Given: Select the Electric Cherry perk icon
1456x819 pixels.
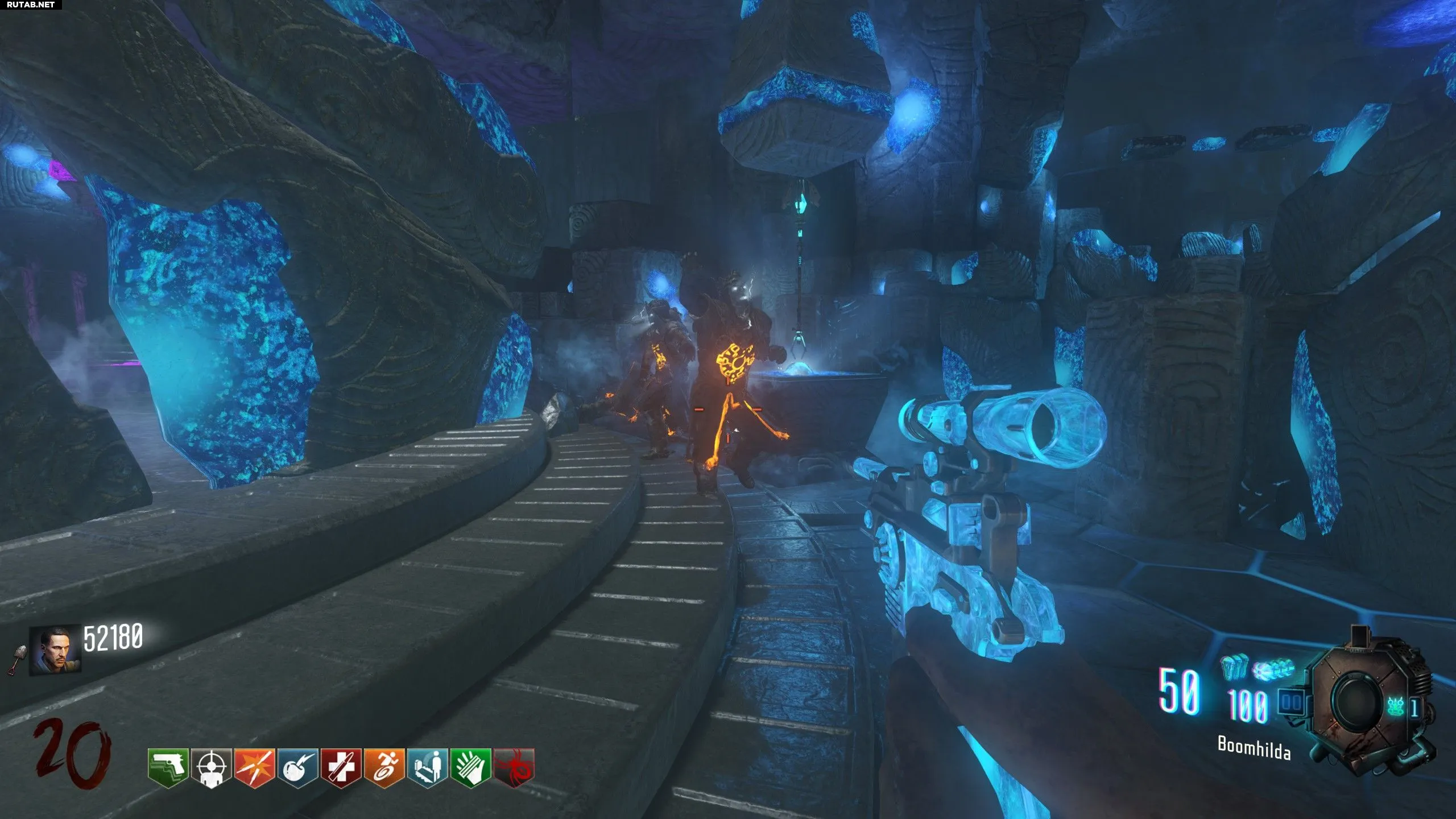Looking at the screenshot, I should [297, 768].
